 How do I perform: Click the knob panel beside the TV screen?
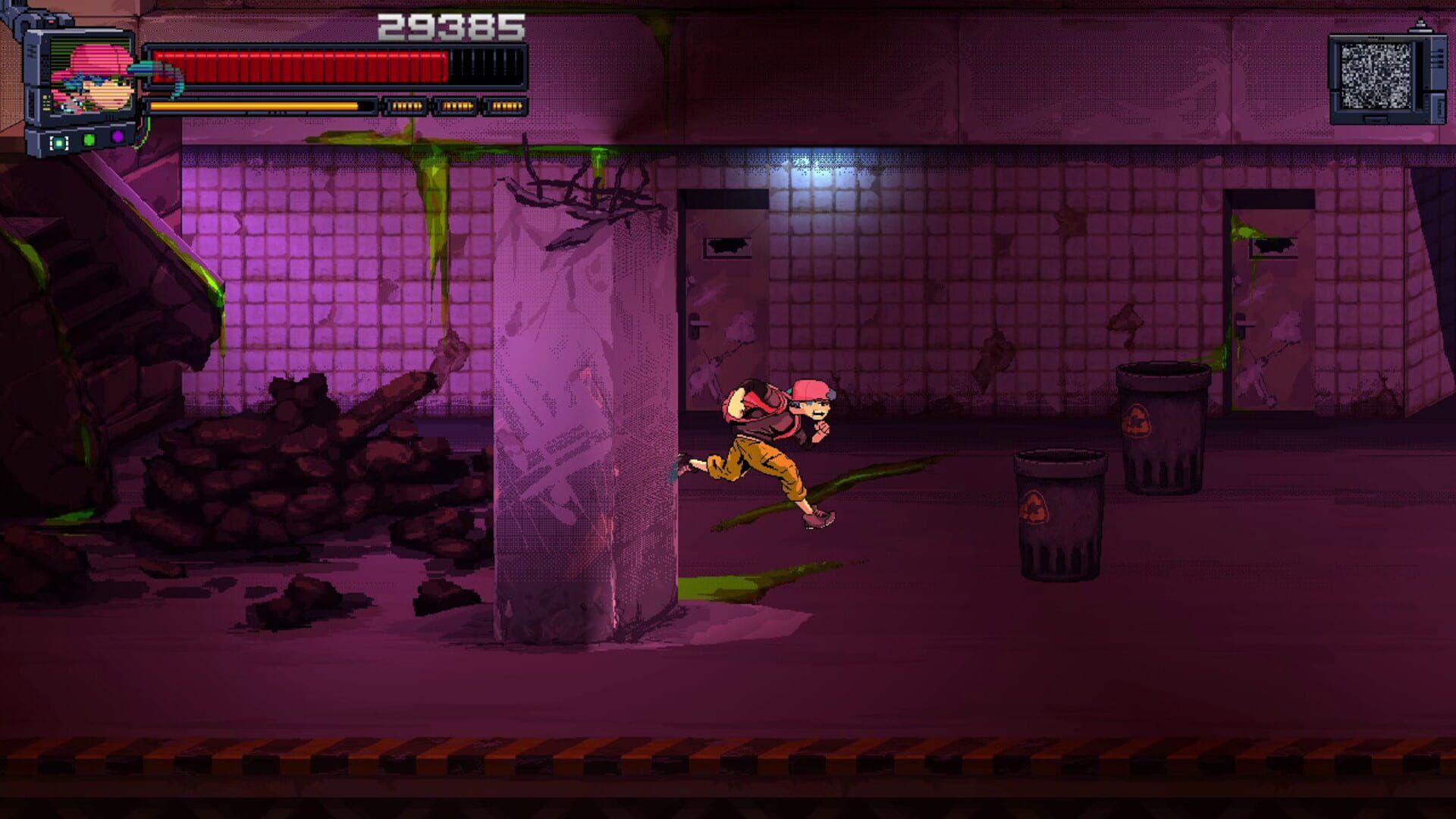[x=1436, y=57]
